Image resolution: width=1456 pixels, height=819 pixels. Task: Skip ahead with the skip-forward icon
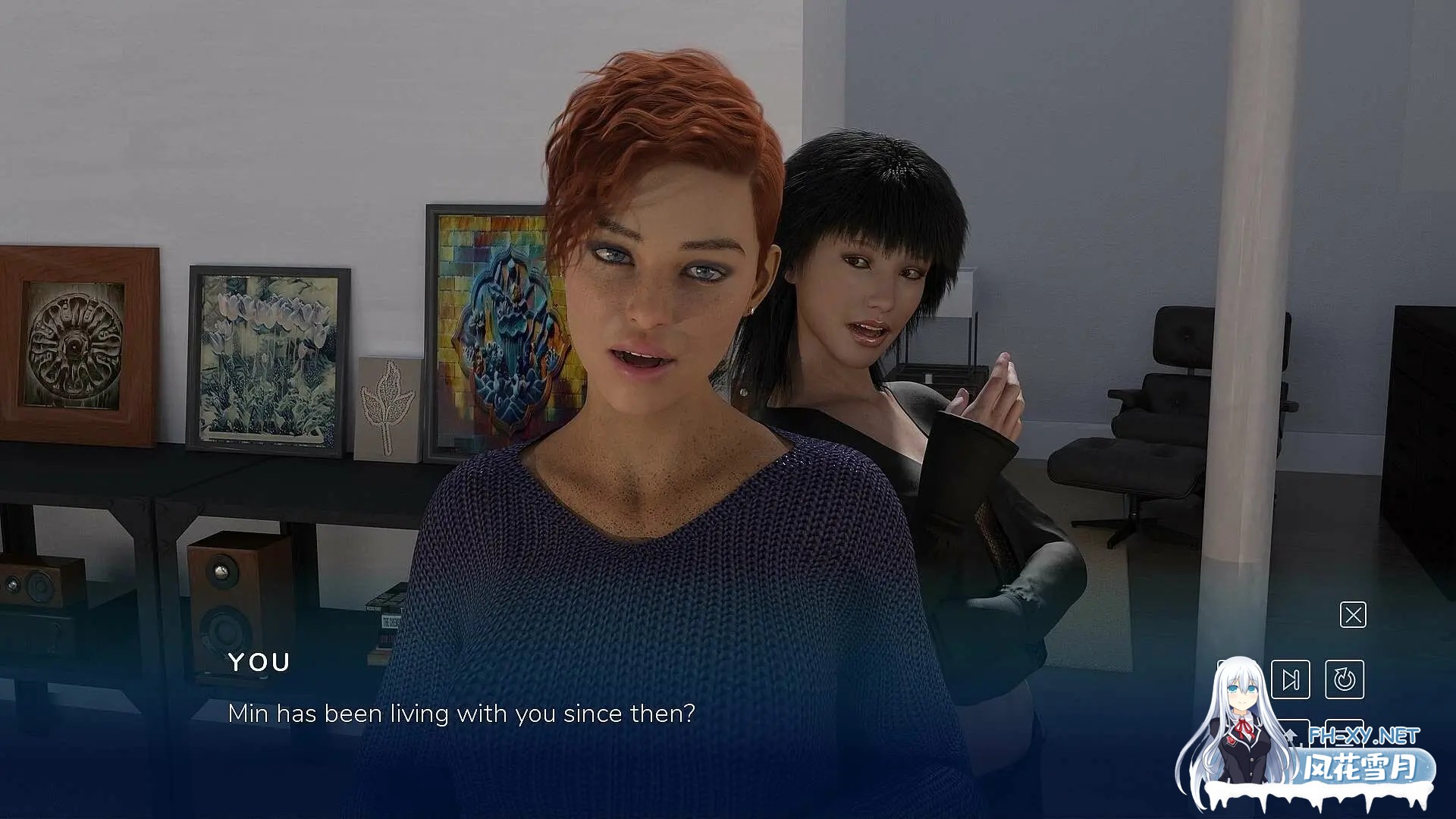coord(1290,679)
